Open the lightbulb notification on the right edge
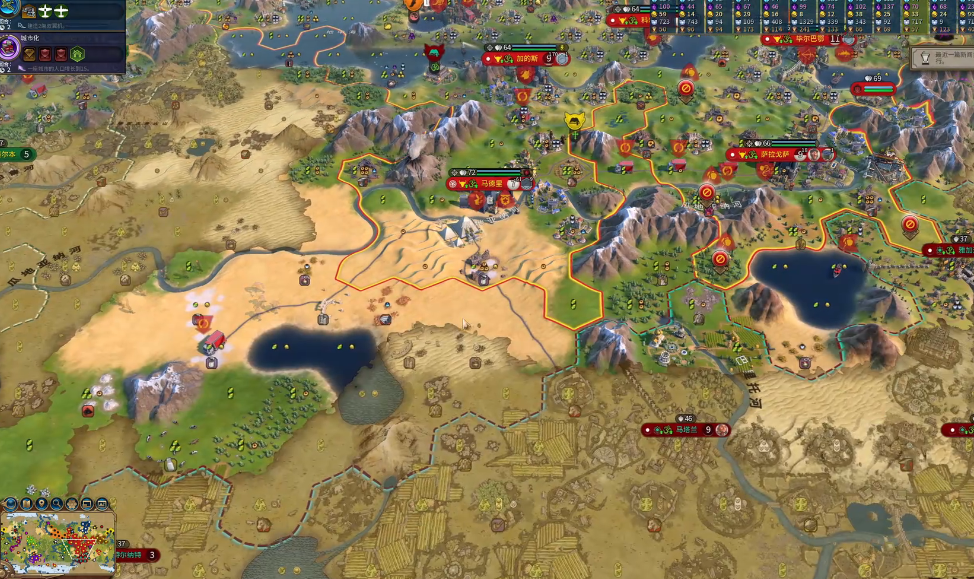The height and width of the screenshot is (579, 974). pos(926,58)
